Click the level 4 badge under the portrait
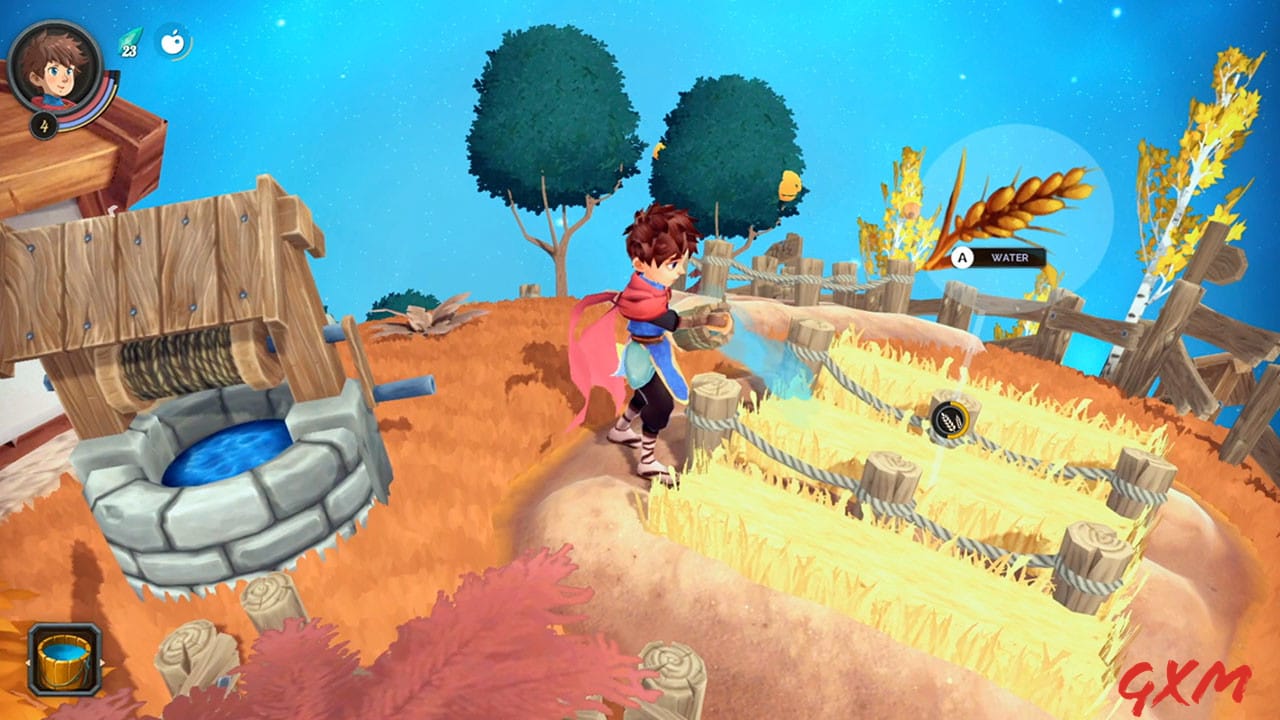 (x=44, y=126)
